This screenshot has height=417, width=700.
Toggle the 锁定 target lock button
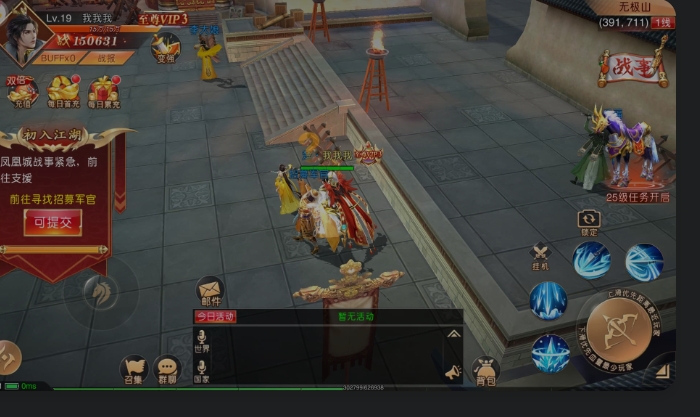tap(588, 220)
